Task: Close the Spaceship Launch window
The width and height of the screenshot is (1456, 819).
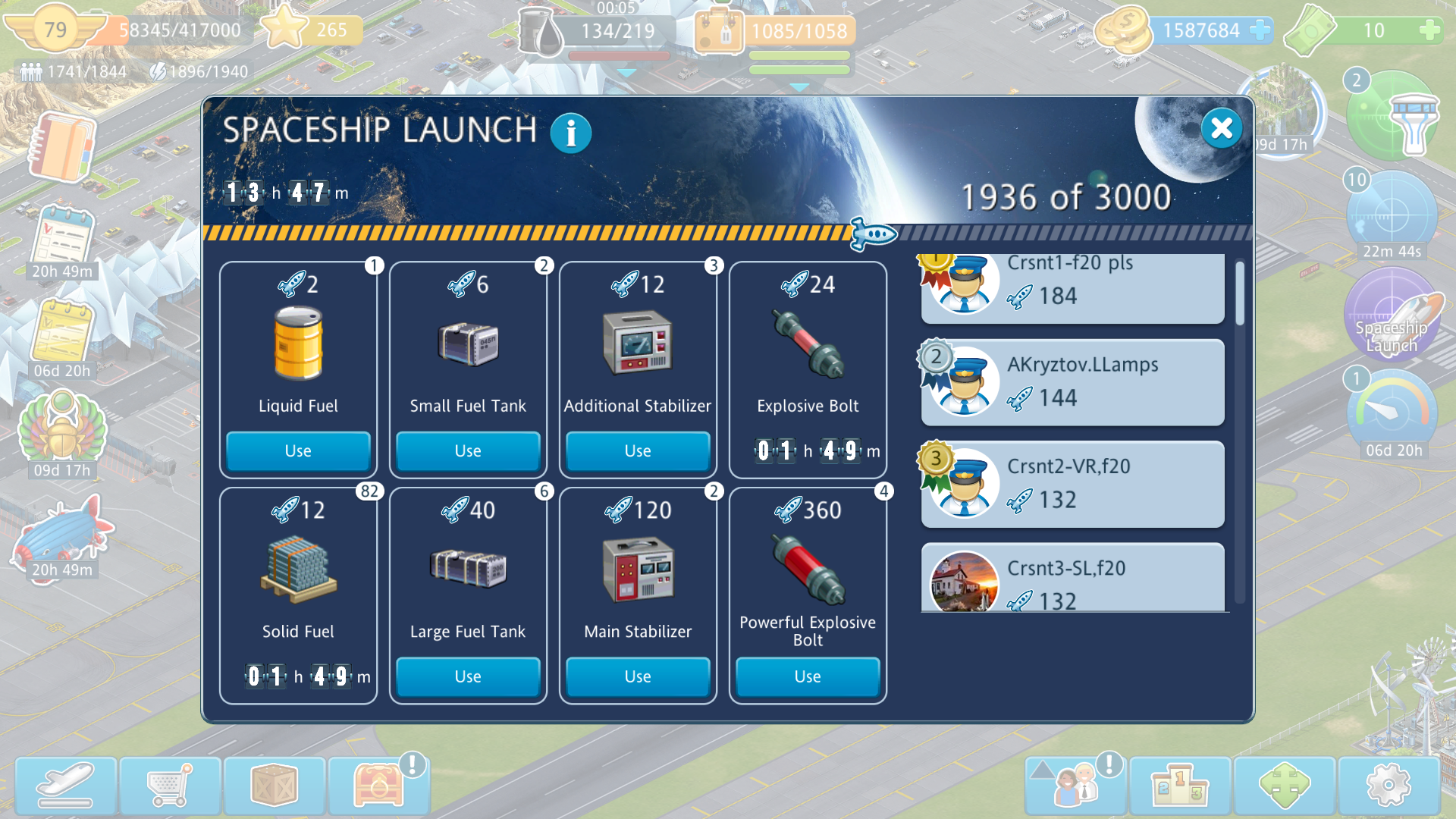Action: 1221,128
